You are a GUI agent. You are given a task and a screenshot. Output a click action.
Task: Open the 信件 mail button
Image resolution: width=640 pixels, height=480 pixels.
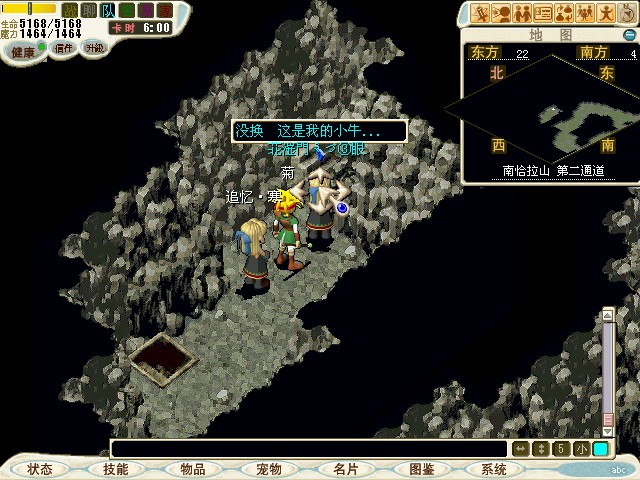click(63, 48)
